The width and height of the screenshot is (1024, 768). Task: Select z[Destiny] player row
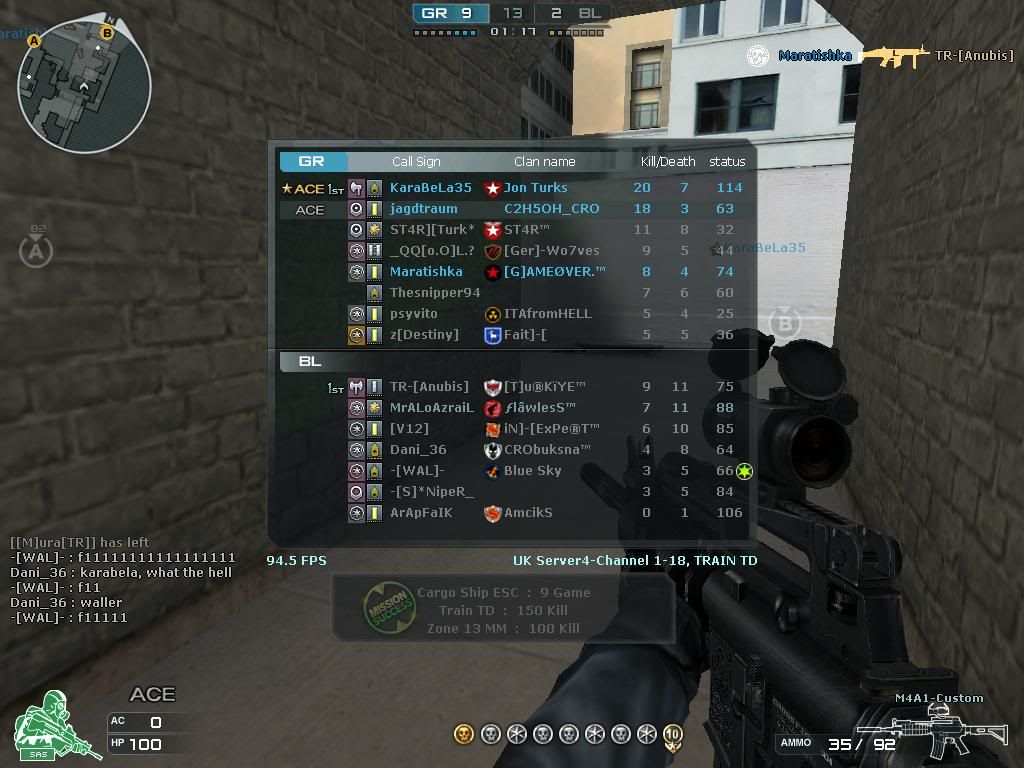tap(424, 335)
